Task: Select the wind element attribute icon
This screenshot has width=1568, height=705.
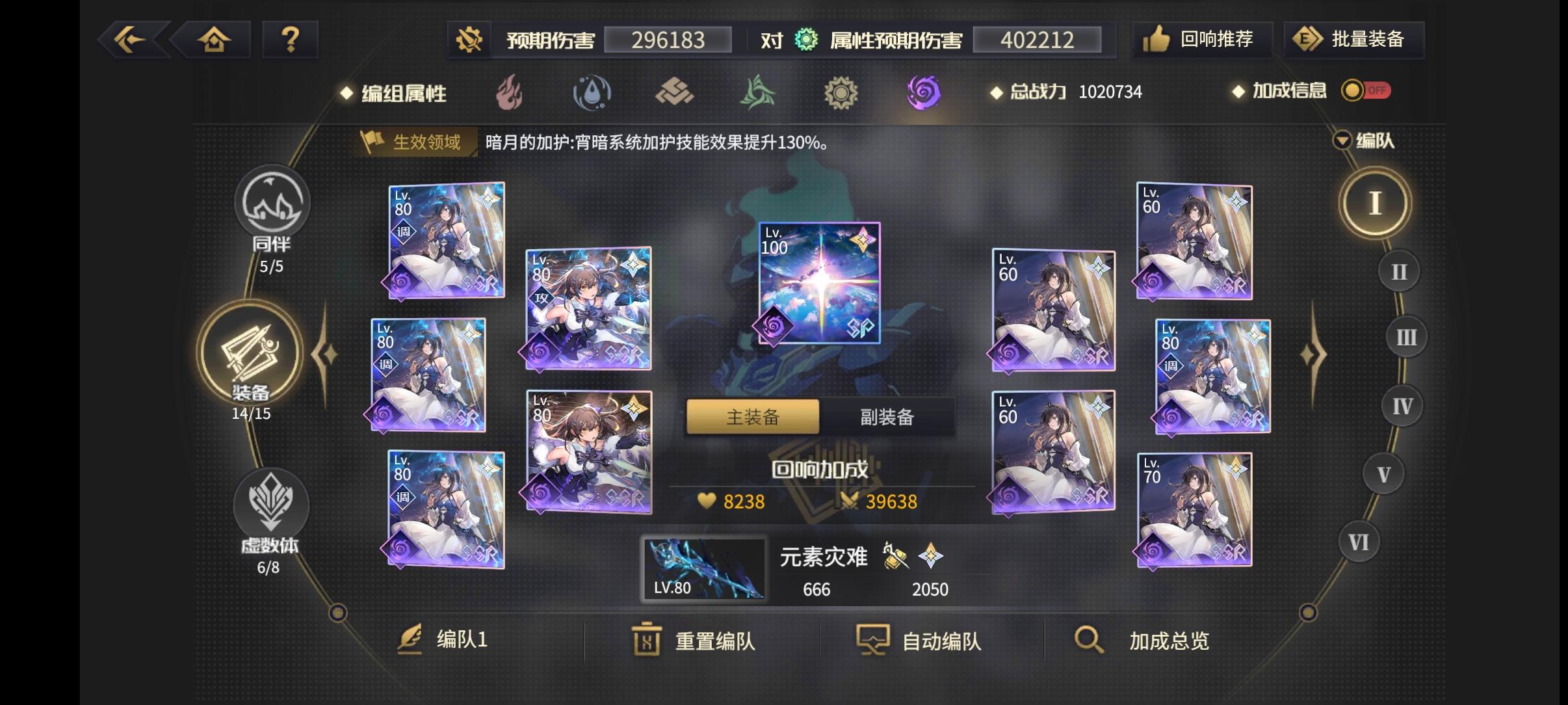Action: point(757,93)
